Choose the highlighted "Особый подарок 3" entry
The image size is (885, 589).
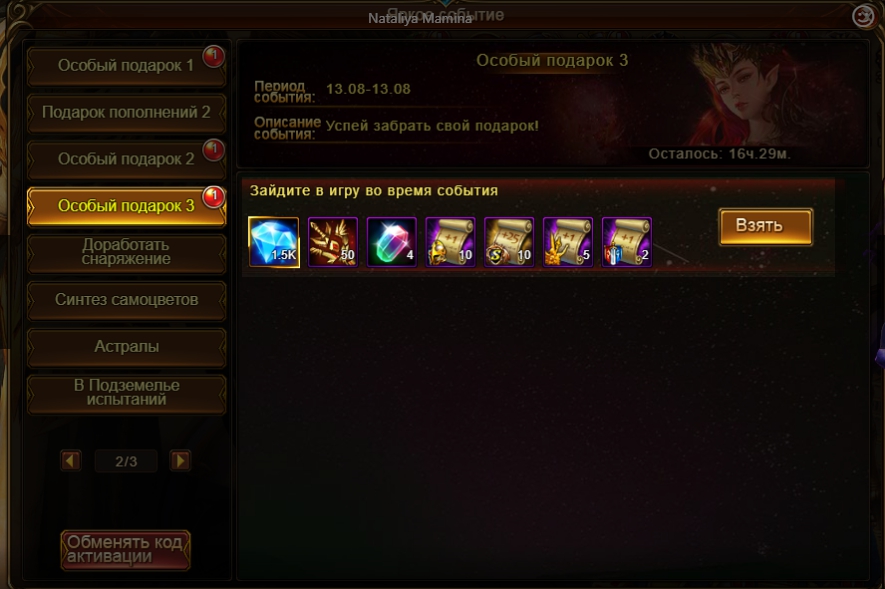[x=126, y=206]
